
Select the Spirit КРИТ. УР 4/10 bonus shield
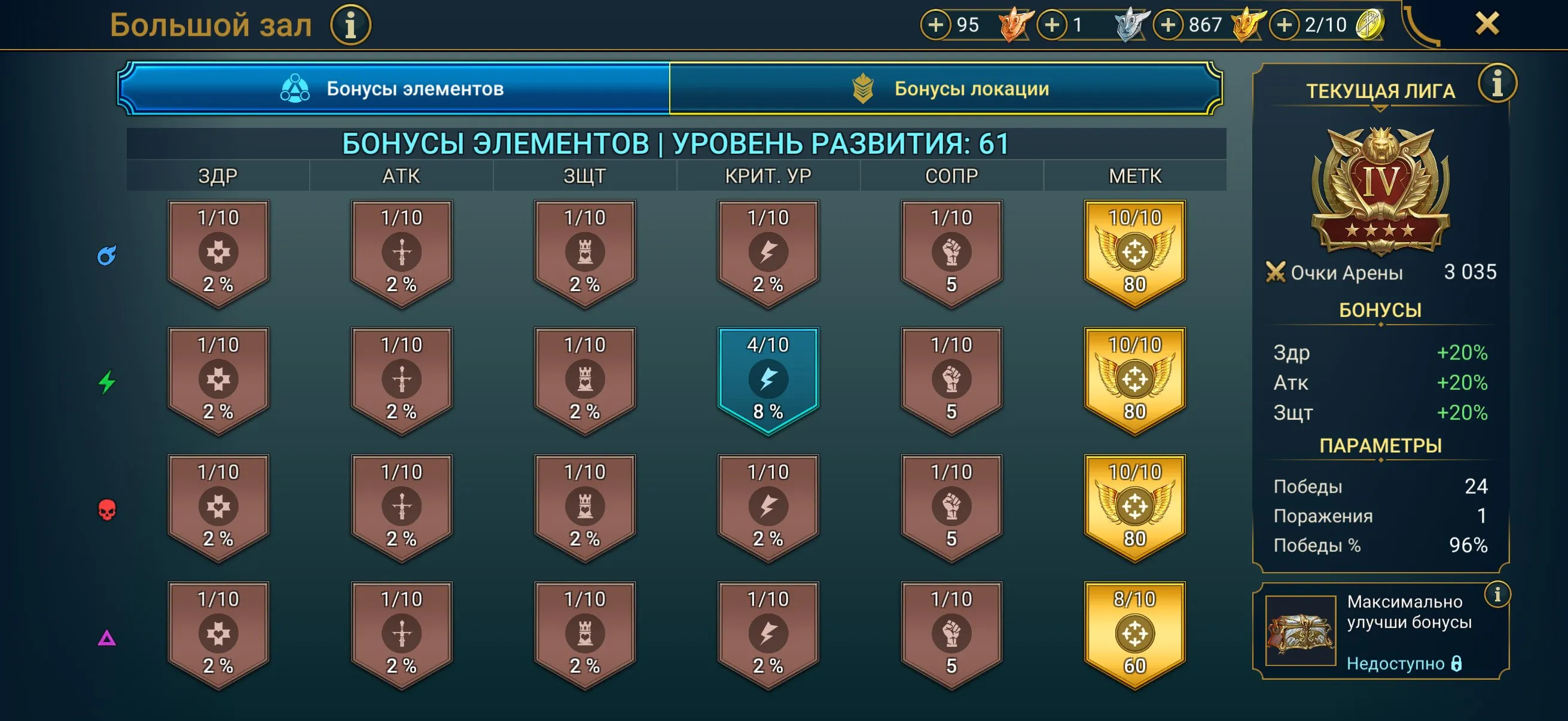pos(768,377)
